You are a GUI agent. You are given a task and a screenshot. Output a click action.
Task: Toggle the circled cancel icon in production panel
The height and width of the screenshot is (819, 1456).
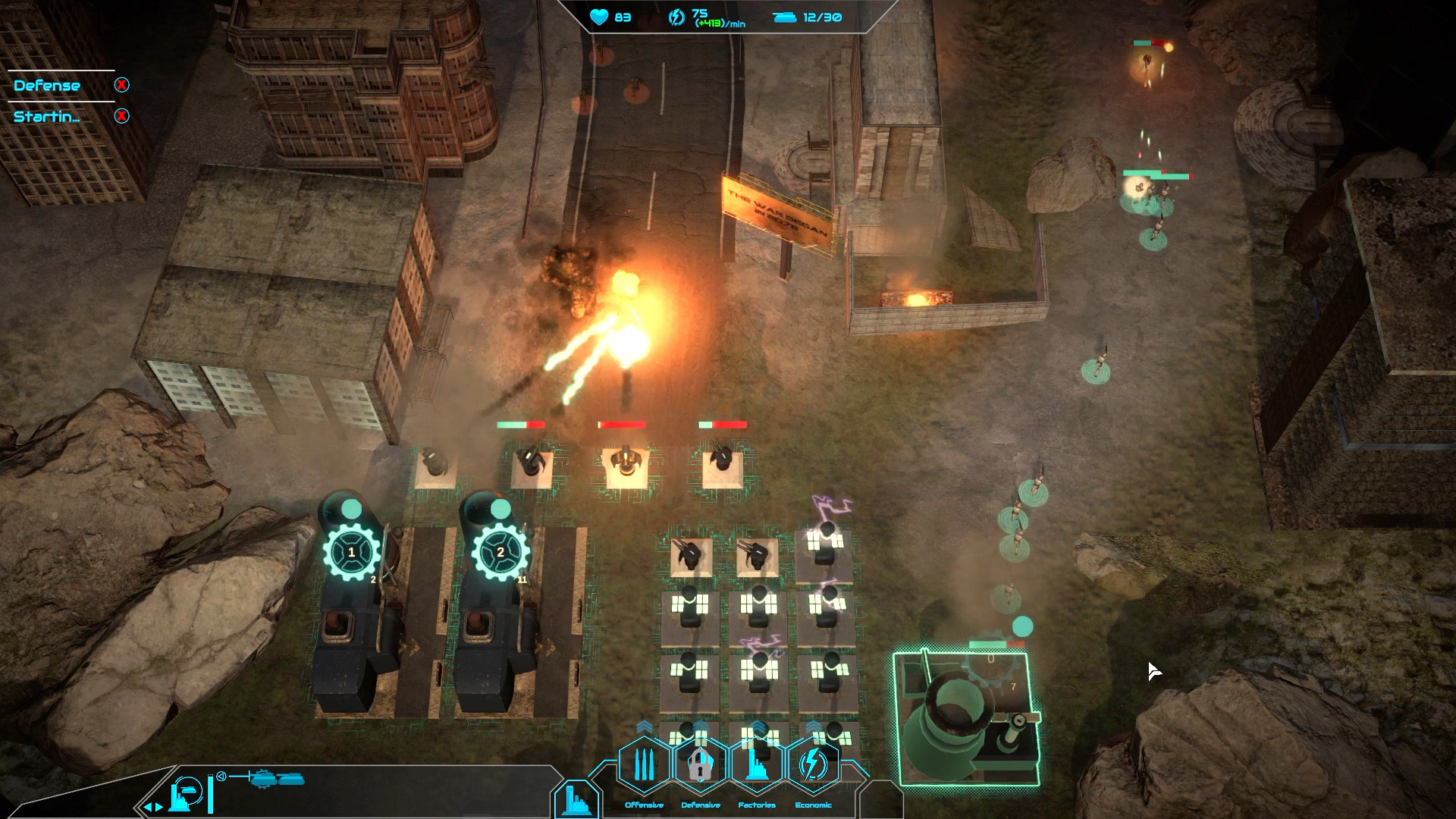221,777
